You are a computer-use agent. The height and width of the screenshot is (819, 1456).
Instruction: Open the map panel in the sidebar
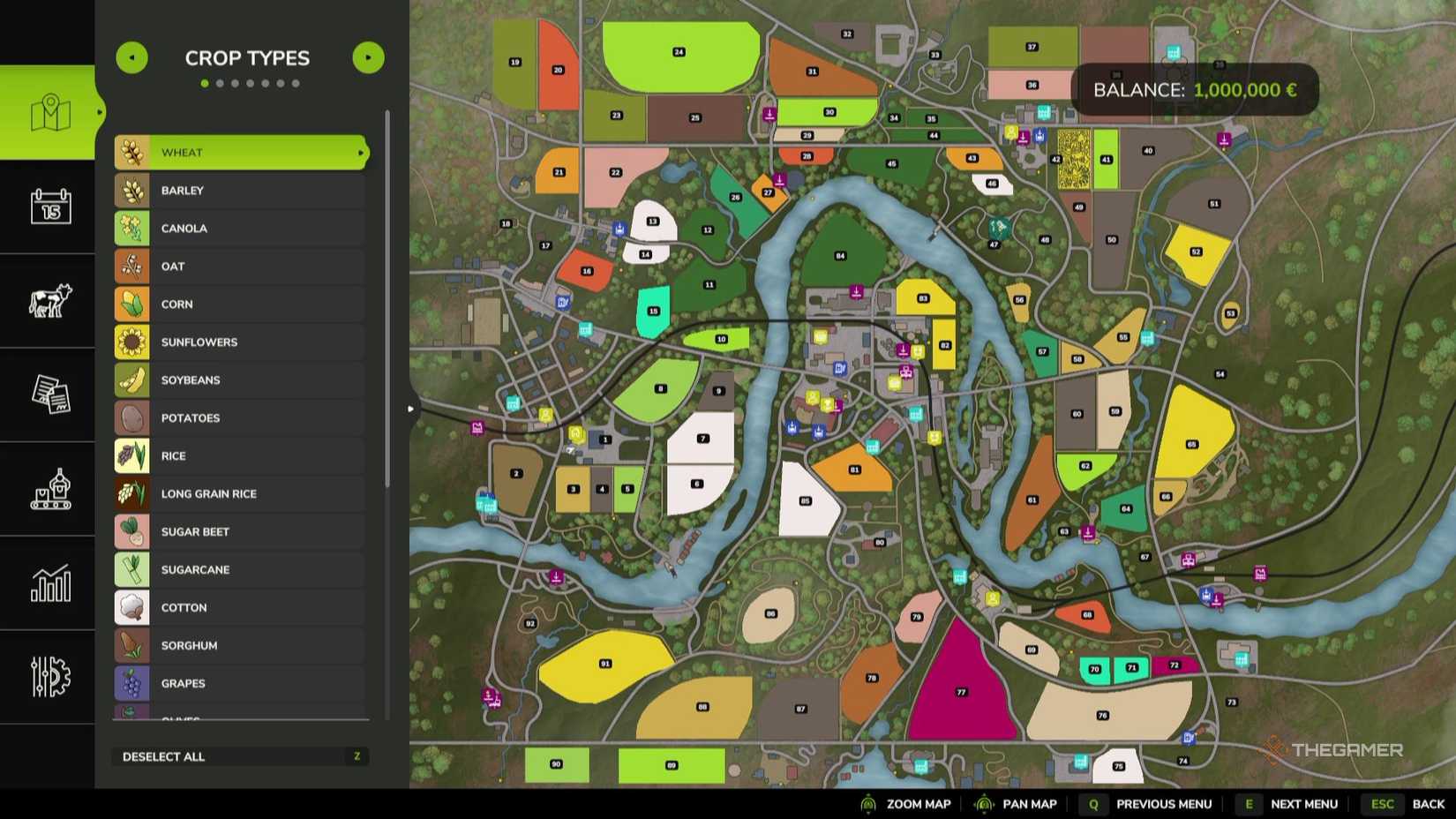coord(49,113)
